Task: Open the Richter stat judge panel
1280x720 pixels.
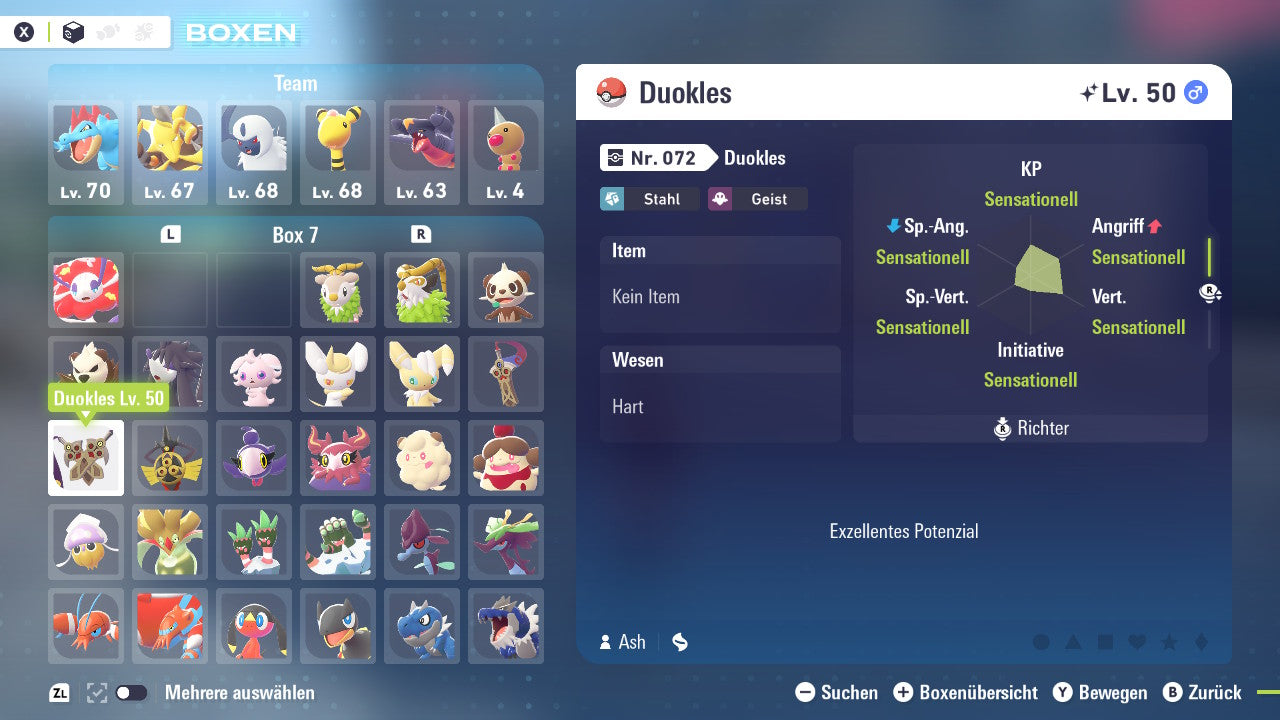Action: coord(1030,428)
